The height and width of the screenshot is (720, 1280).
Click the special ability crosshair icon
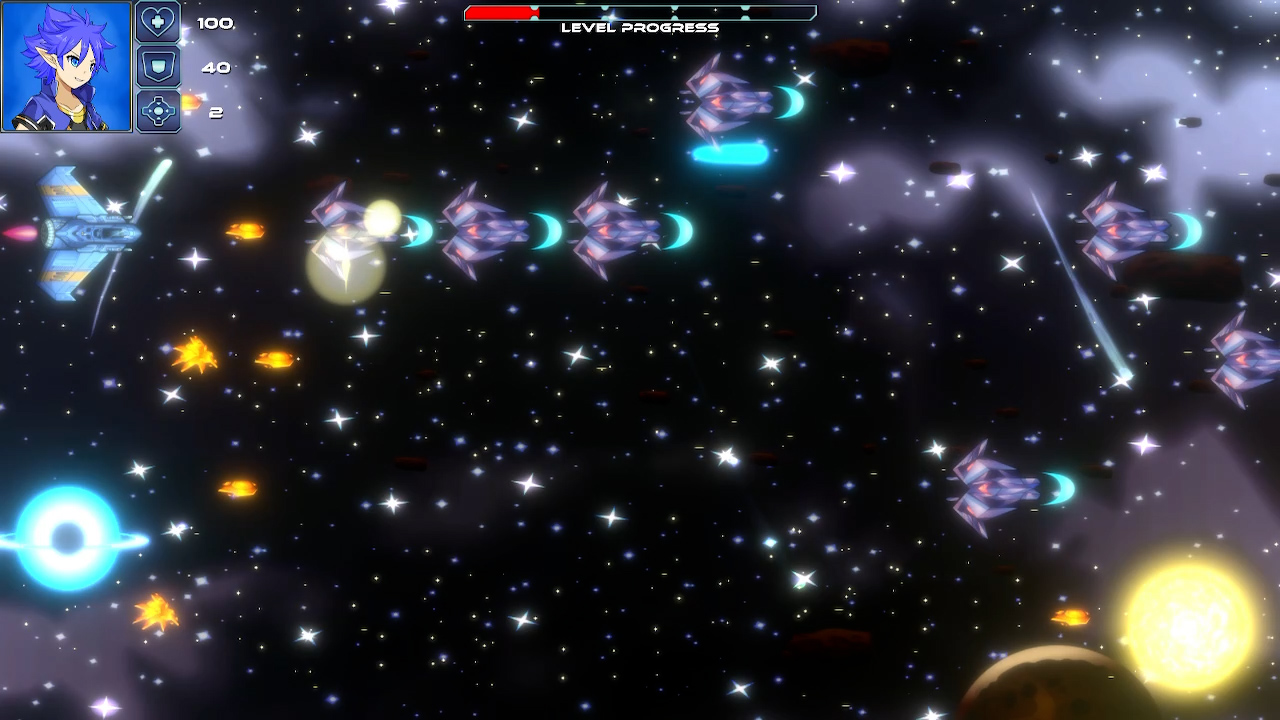point(161,111)
